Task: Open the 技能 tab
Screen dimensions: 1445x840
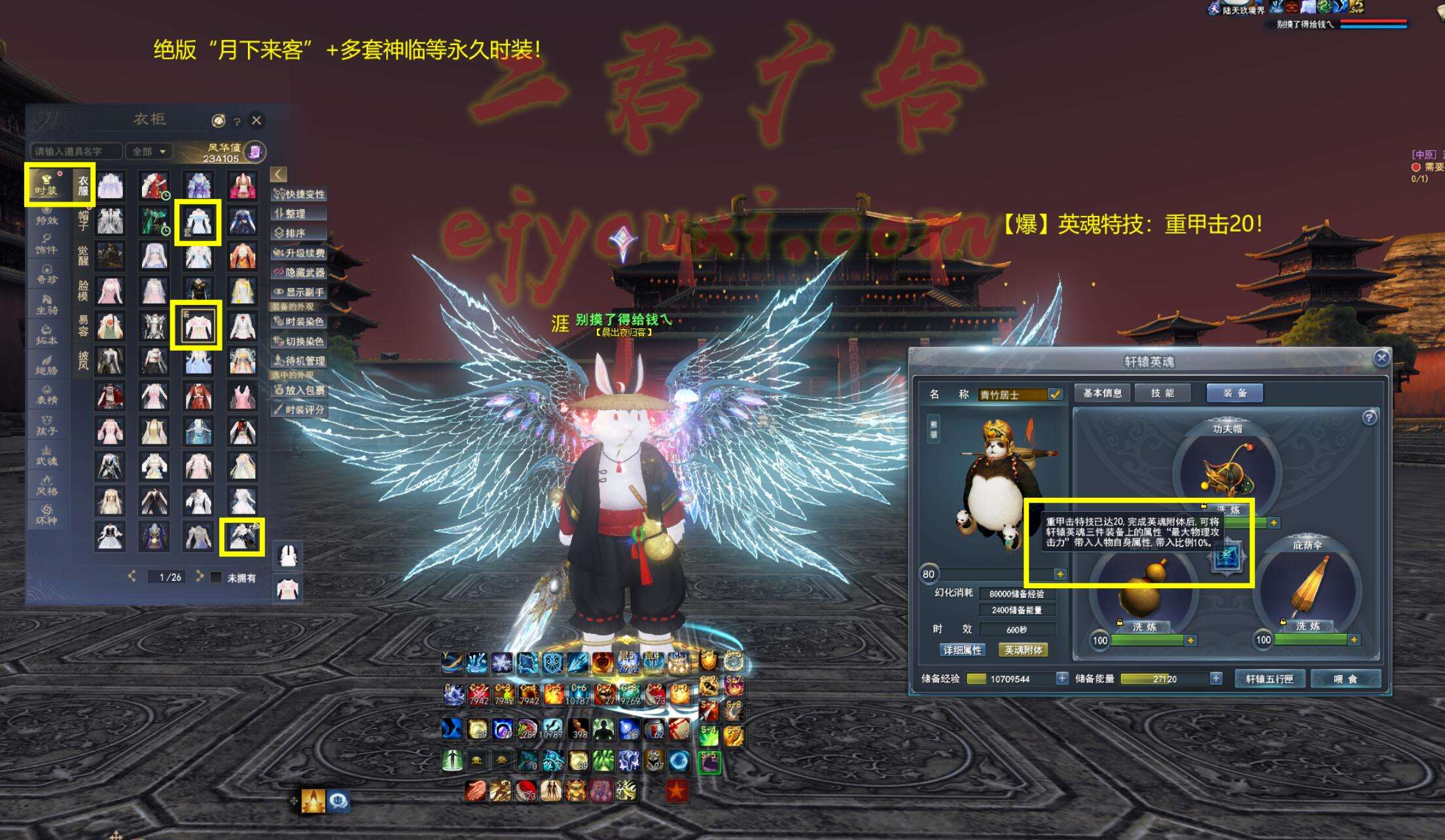Action: point(1162,393)
